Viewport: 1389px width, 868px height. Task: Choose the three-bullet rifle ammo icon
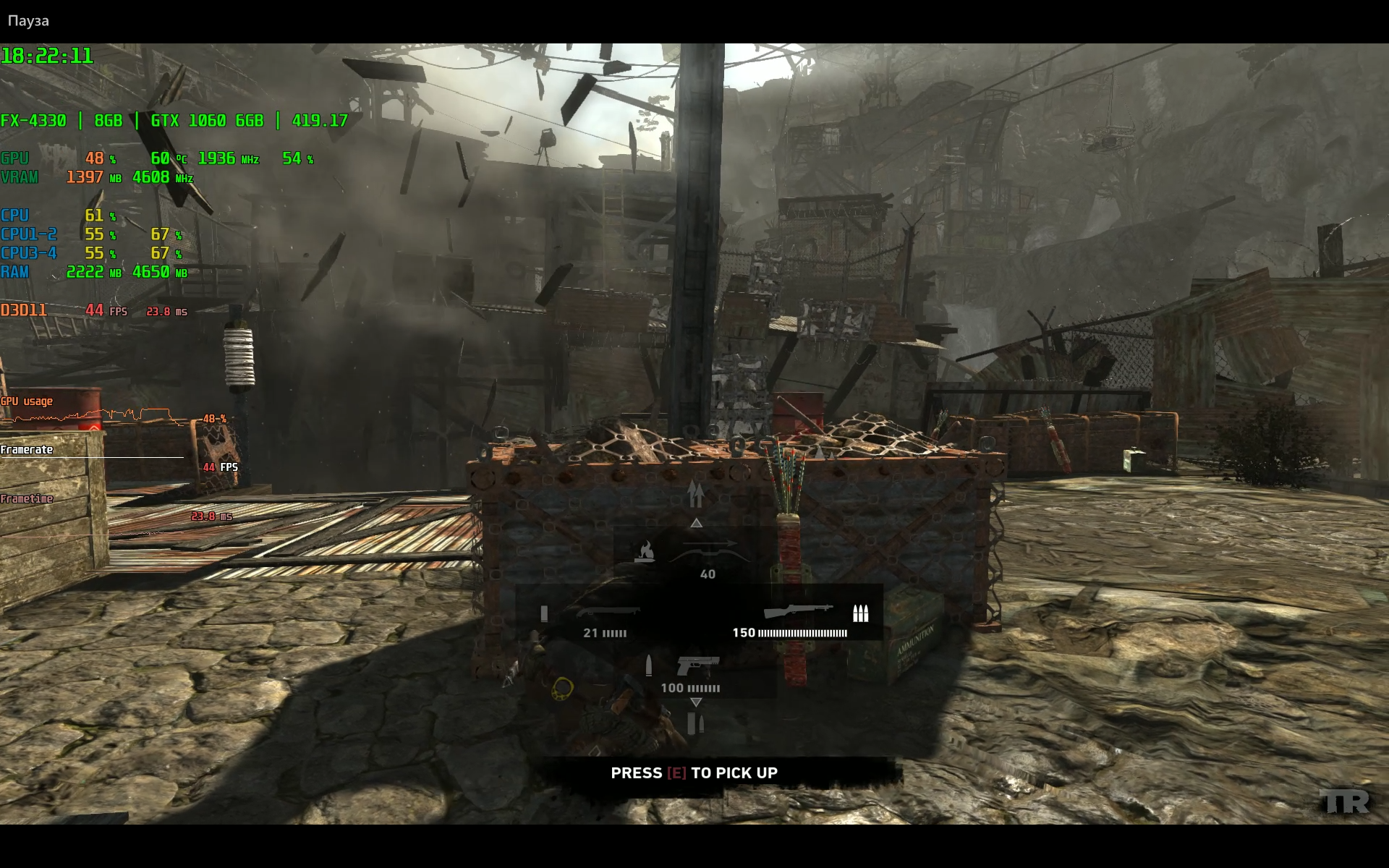pyautogui.click(x=860, y=613)
